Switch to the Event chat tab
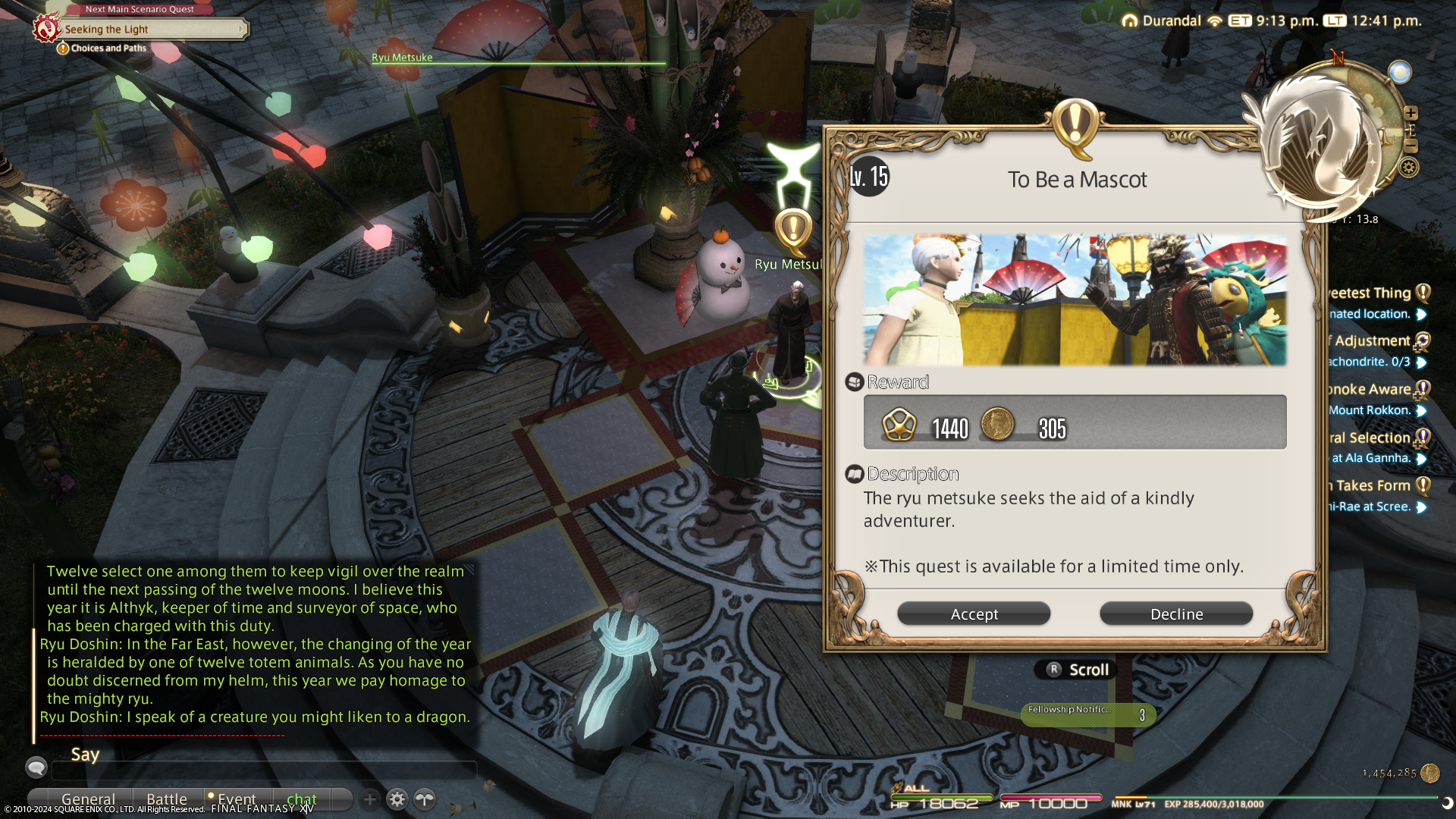 pyautogui.click(x=237, y=799)
